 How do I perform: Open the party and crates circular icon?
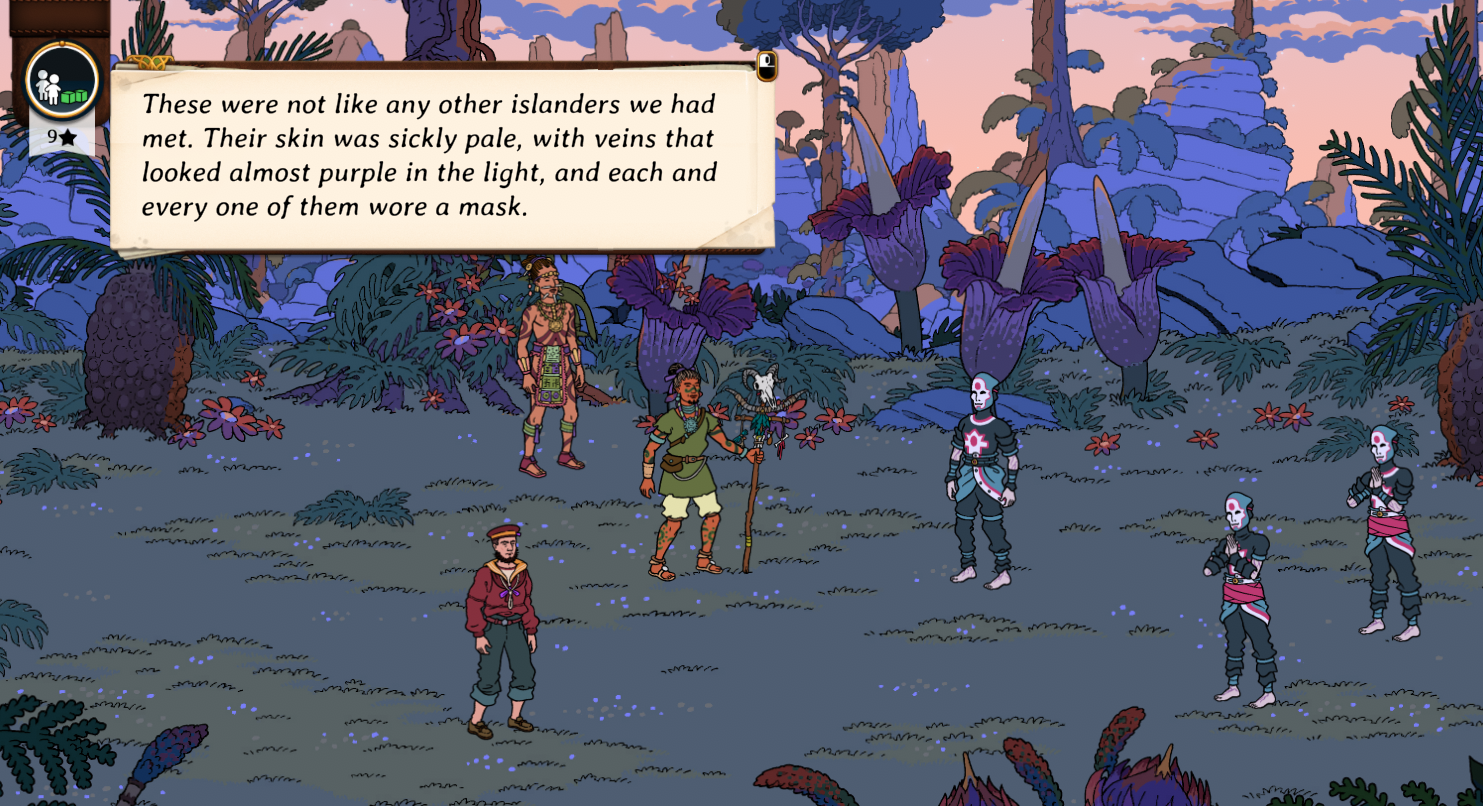pyautogui.click(x=62, y=80)
